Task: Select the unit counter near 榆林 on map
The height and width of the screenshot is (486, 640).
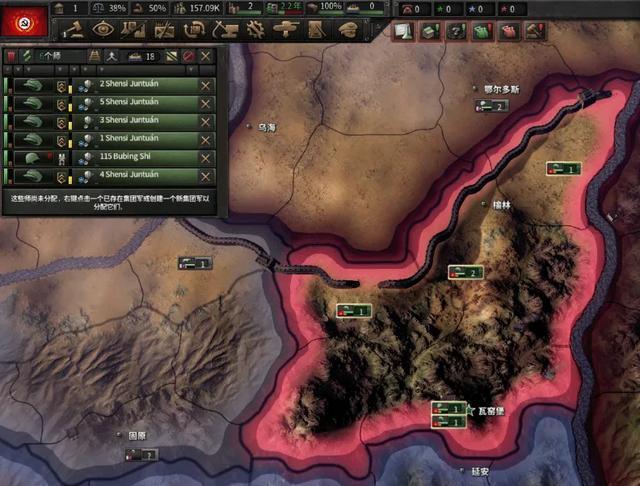Action: pyautogui.click(x=466, y=272)
